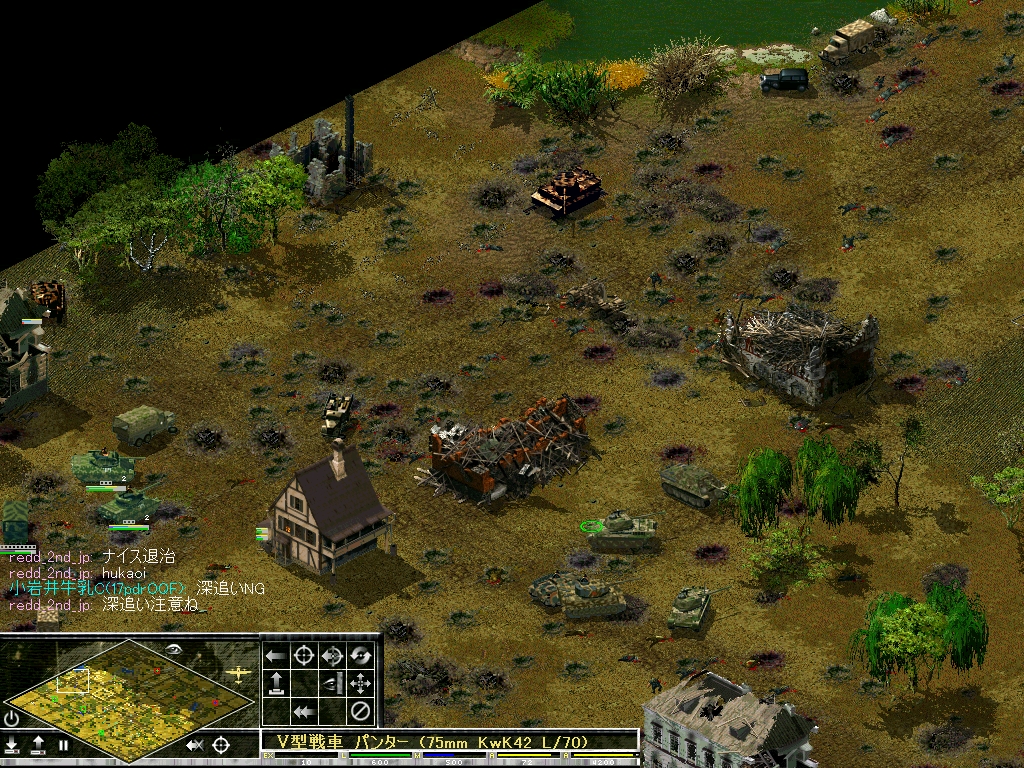Image resolution: width=1024 pixels, height=768 pixels.
Task: Click the up-arrow-on-base command button
Action: [x=275, y=684]
